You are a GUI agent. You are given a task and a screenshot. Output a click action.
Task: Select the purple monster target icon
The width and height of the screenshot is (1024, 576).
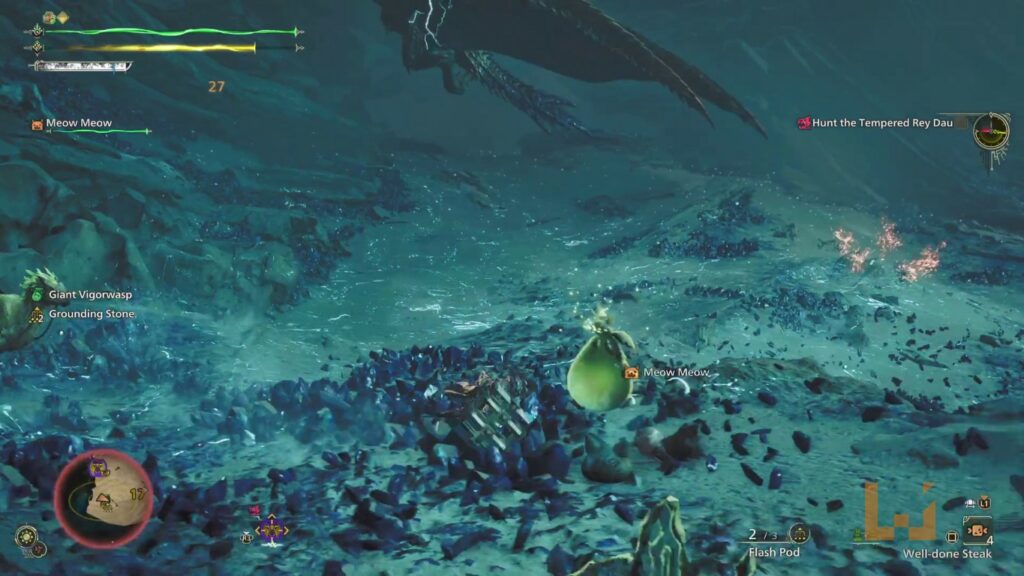click(x=271, y=530)
